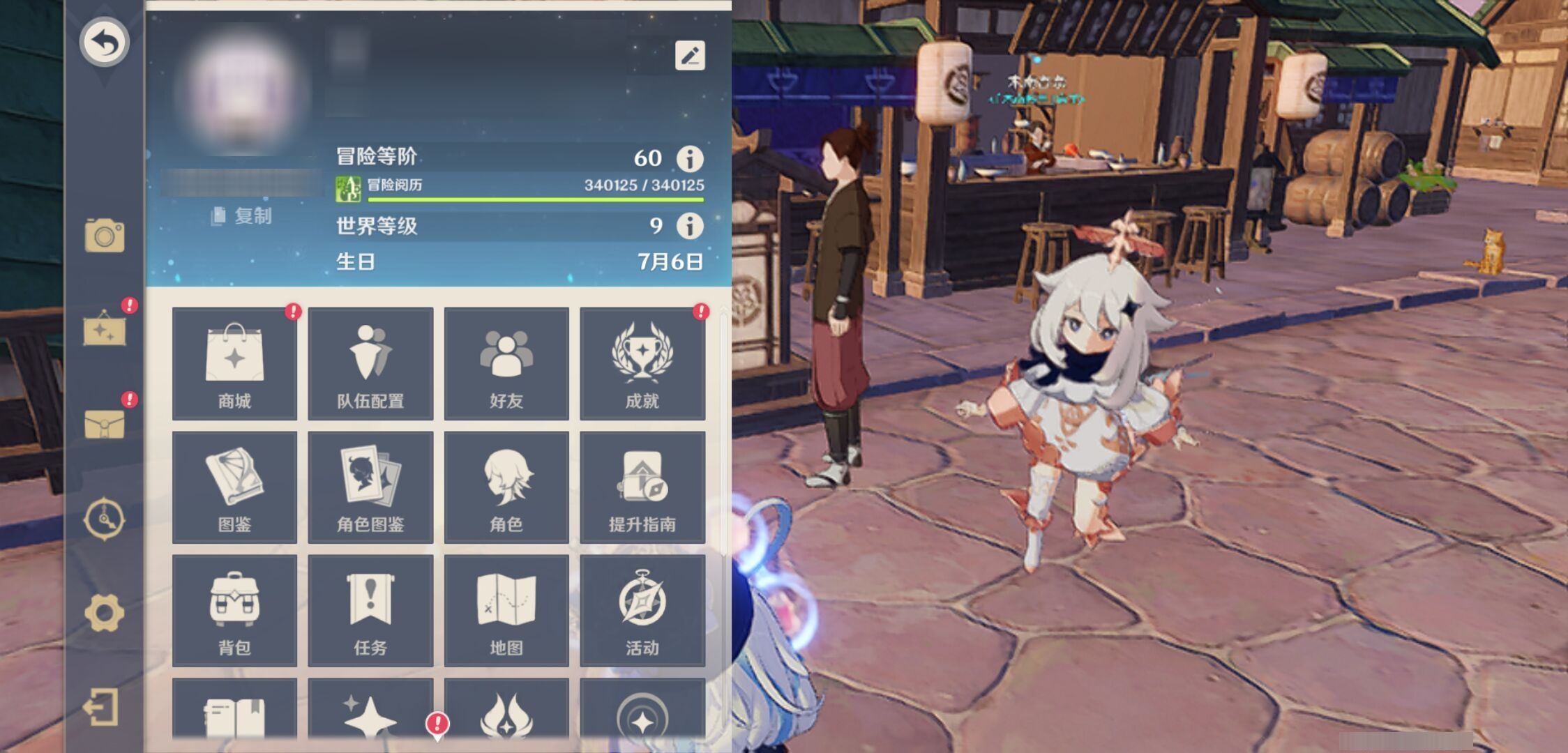Copy the UID with 复制

click(242, 216)
